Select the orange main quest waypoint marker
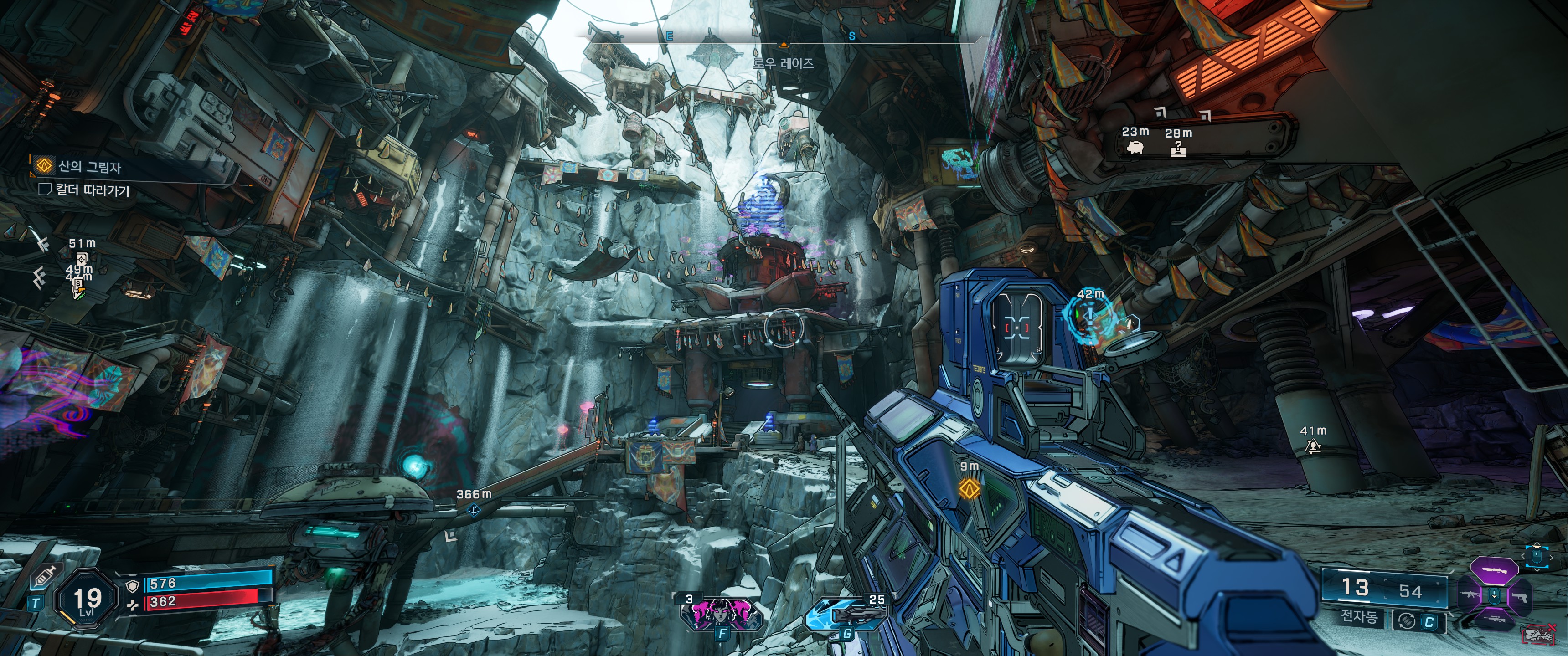The image size is (1568, 656). [x=969, y=488]
